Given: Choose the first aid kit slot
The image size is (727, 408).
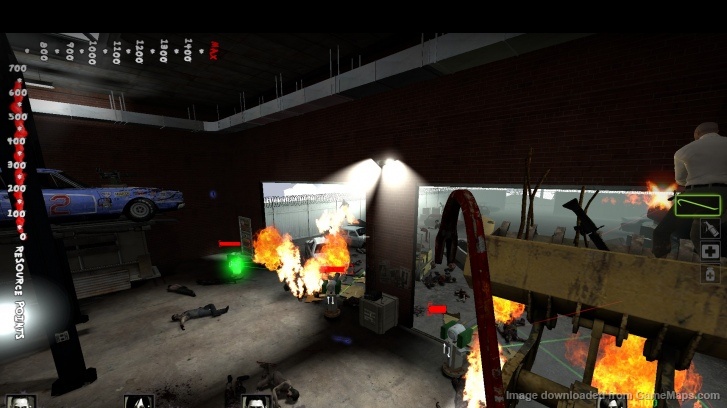Looking at the screenshot, I should pos(710,251).
